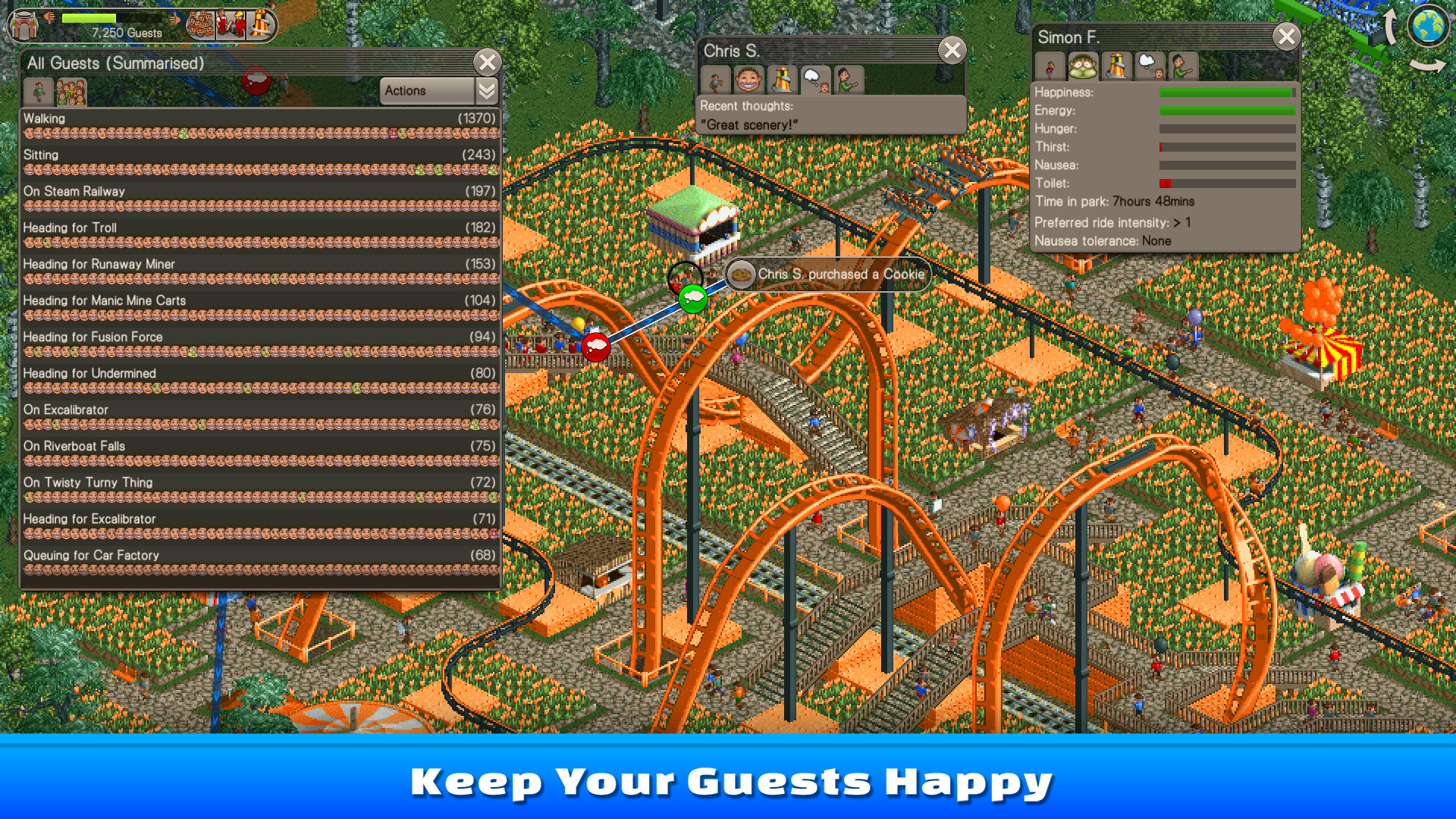Open the guests overview from the top bar

tap(201, 24)
